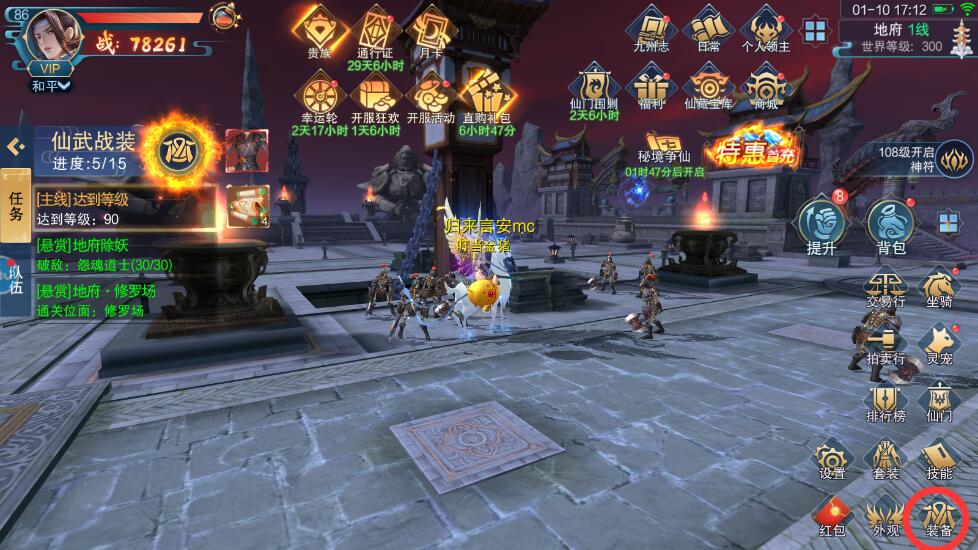The image size is (978, 550).
Task: Open the 技能 skills menu
Action: point(938,460)
